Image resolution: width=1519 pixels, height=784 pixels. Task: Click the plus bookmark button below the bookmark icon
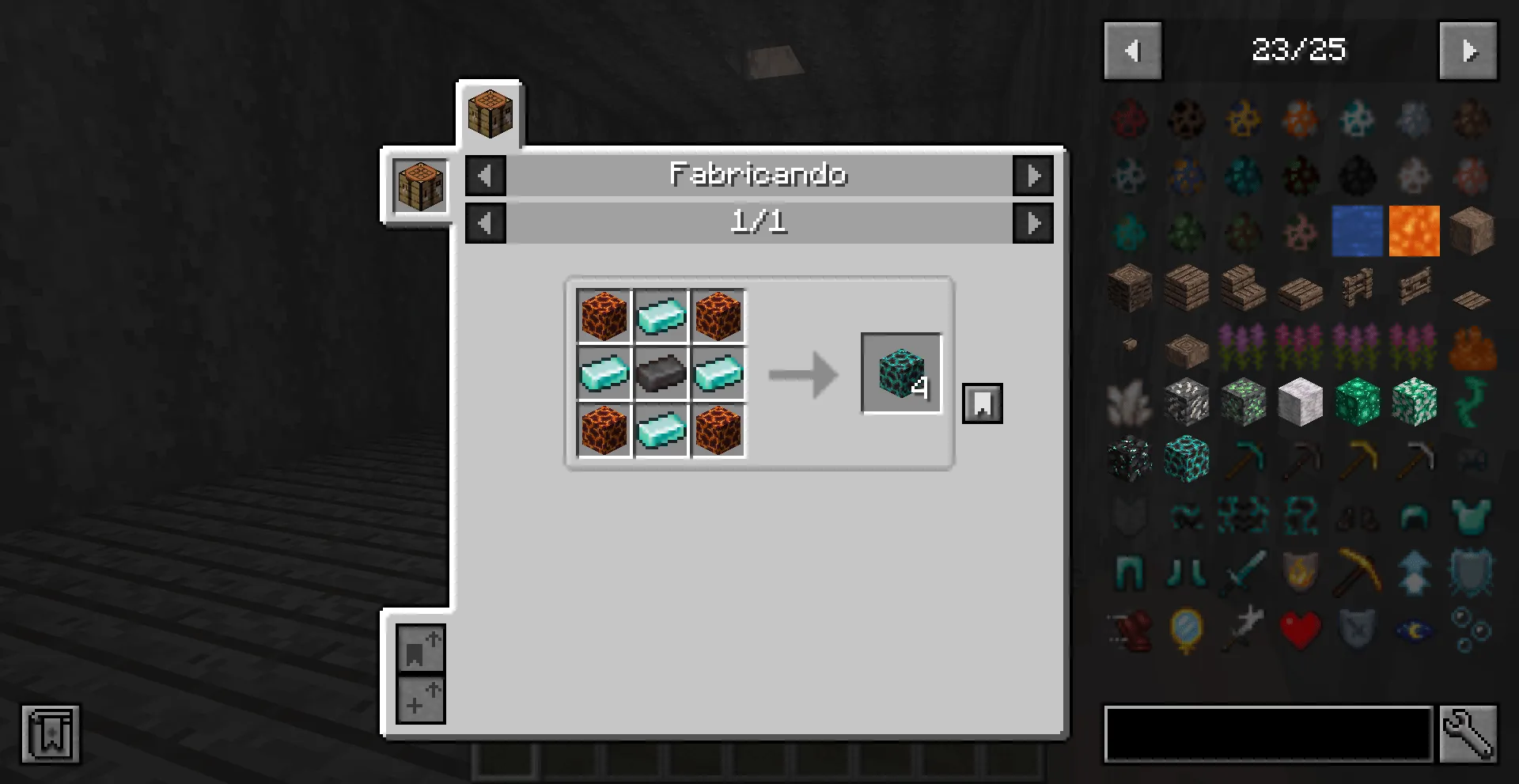[420, 699]
